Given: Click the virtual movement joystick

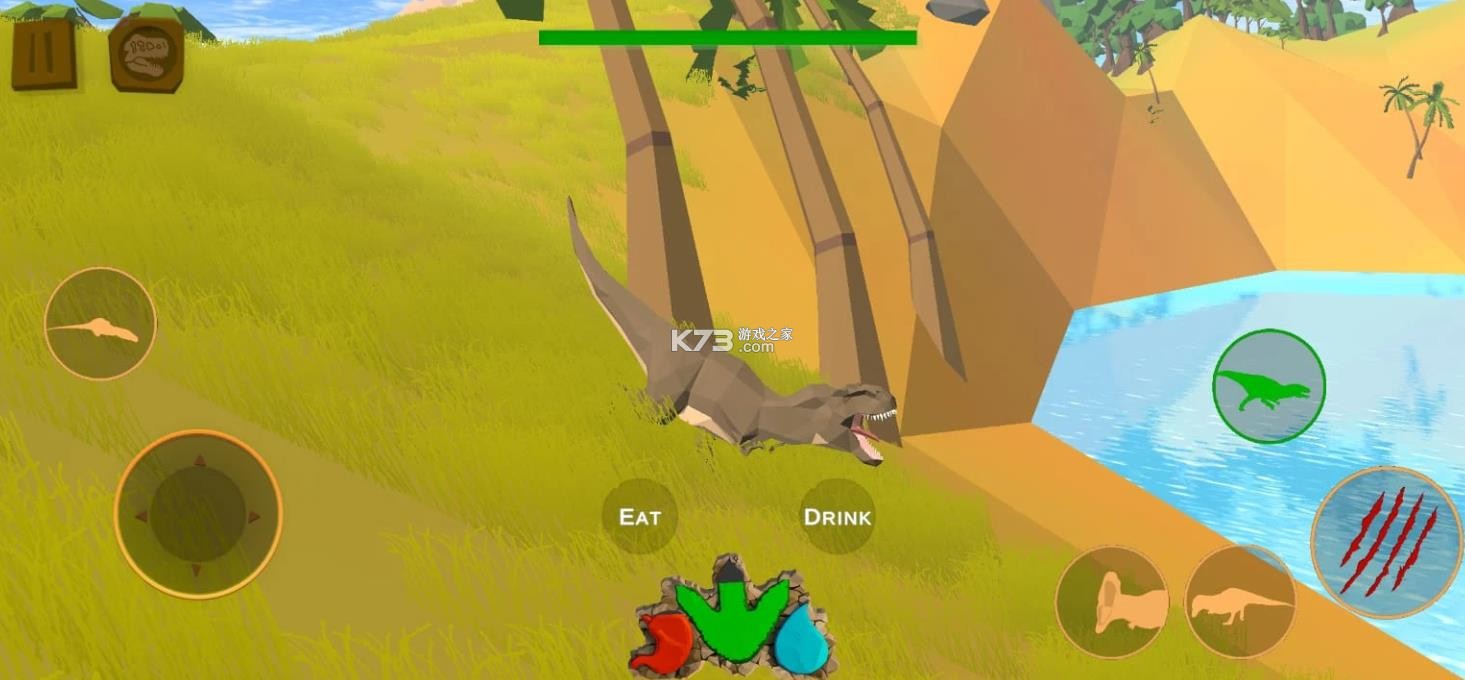Looking at the screenshot, I should pyautogui.click(x=198, y=514).
